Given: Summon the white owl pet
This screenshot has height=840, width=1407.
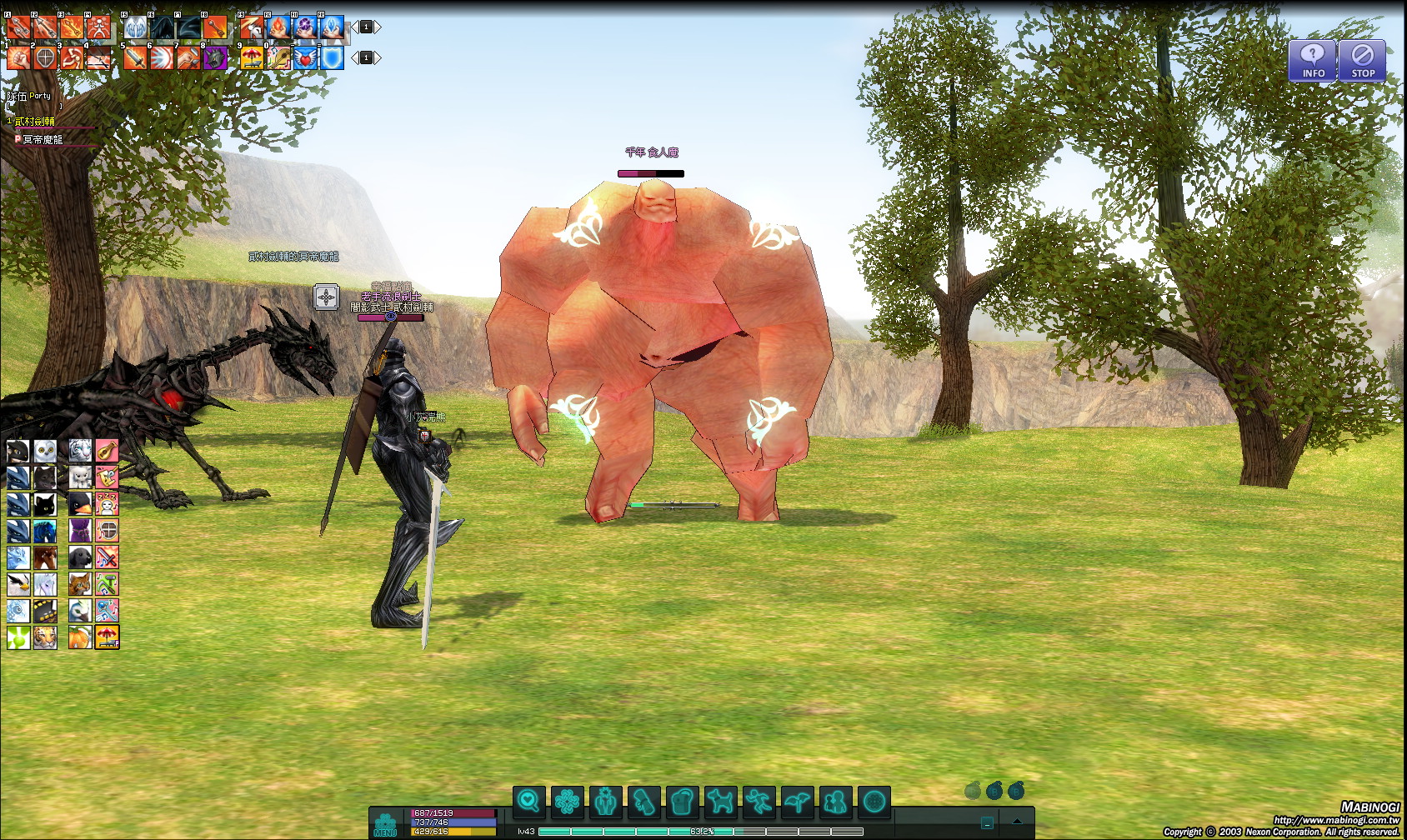Looking at the screenshot, I should click(45, 451).
